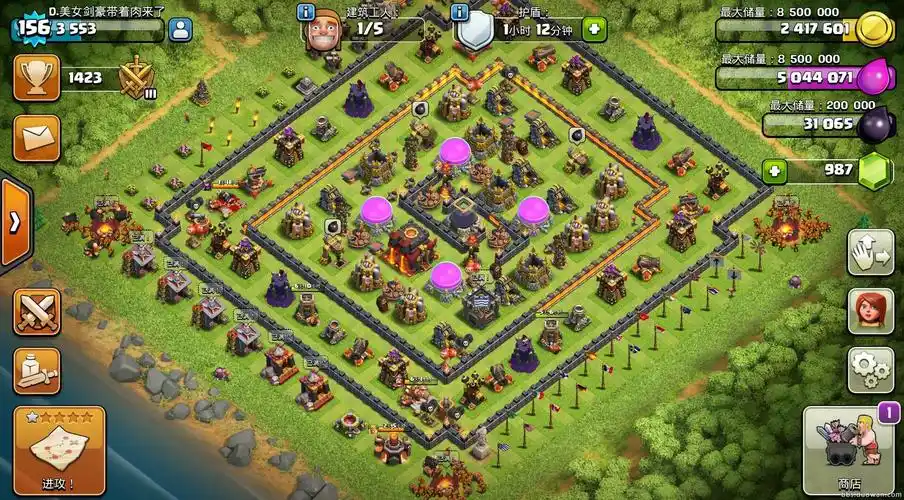Open the gear settings button

click(870, 370)
